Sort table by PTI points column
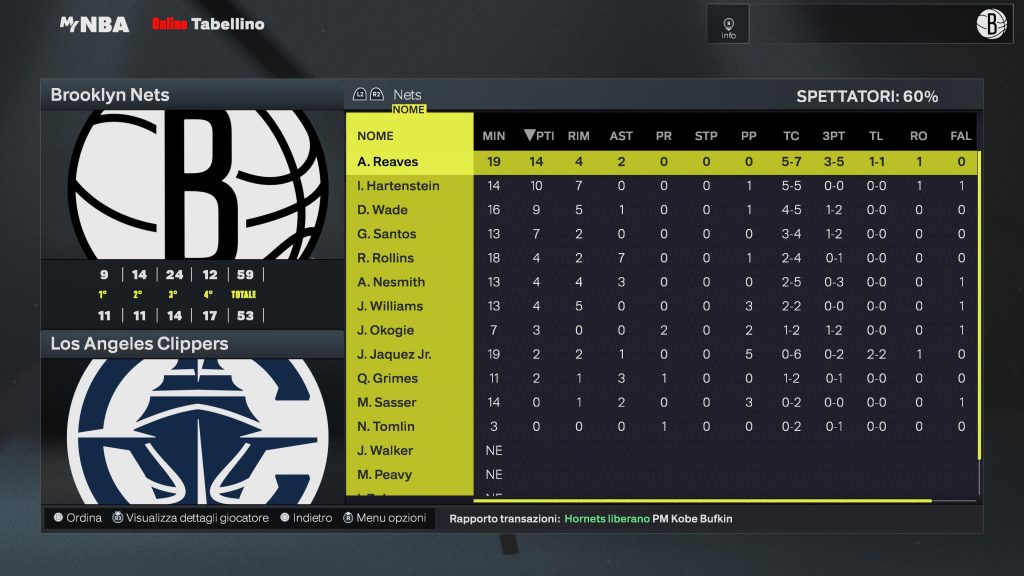 pos(539,136)
